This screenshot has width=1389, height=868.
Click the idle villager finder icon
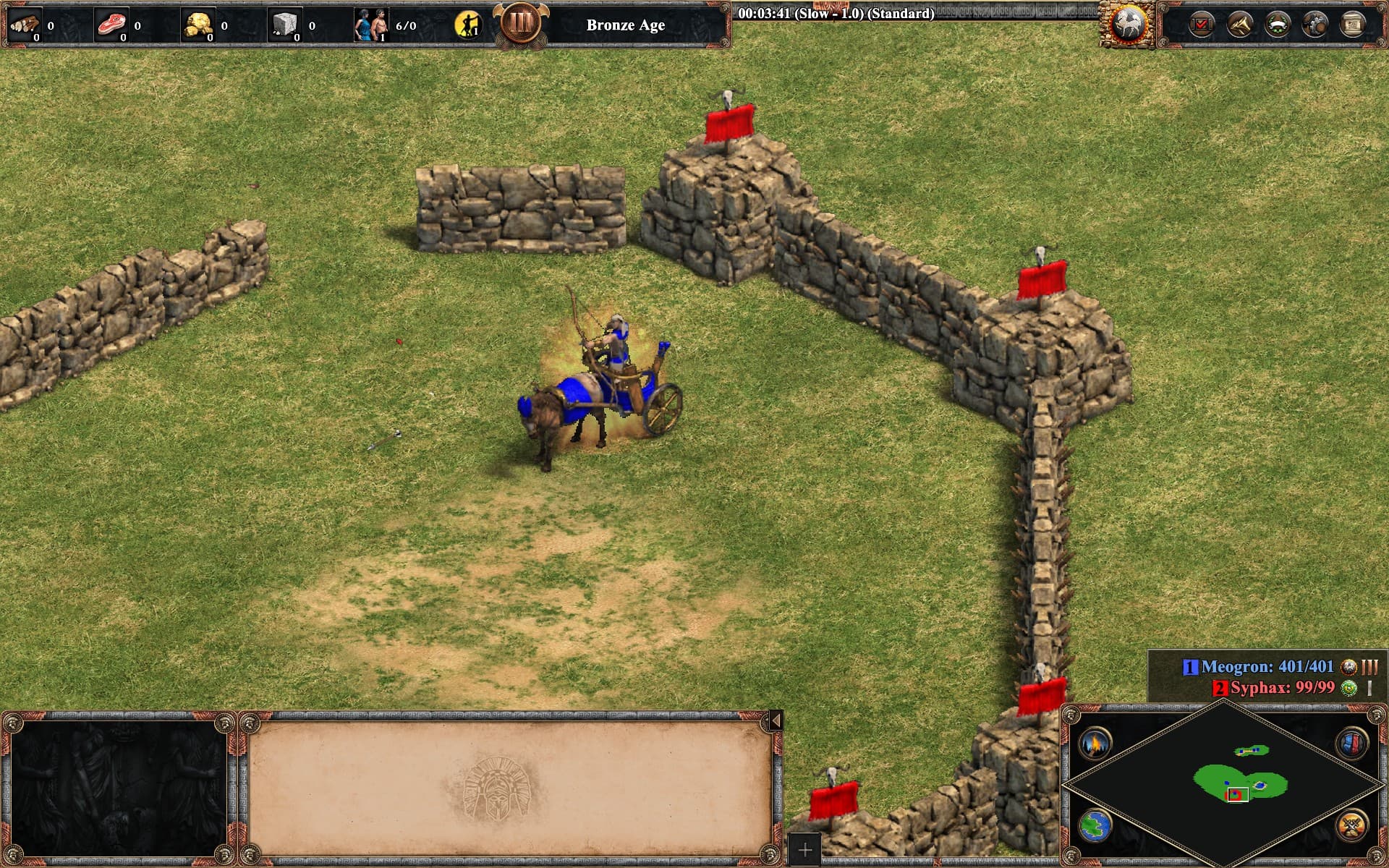point(469,24)
